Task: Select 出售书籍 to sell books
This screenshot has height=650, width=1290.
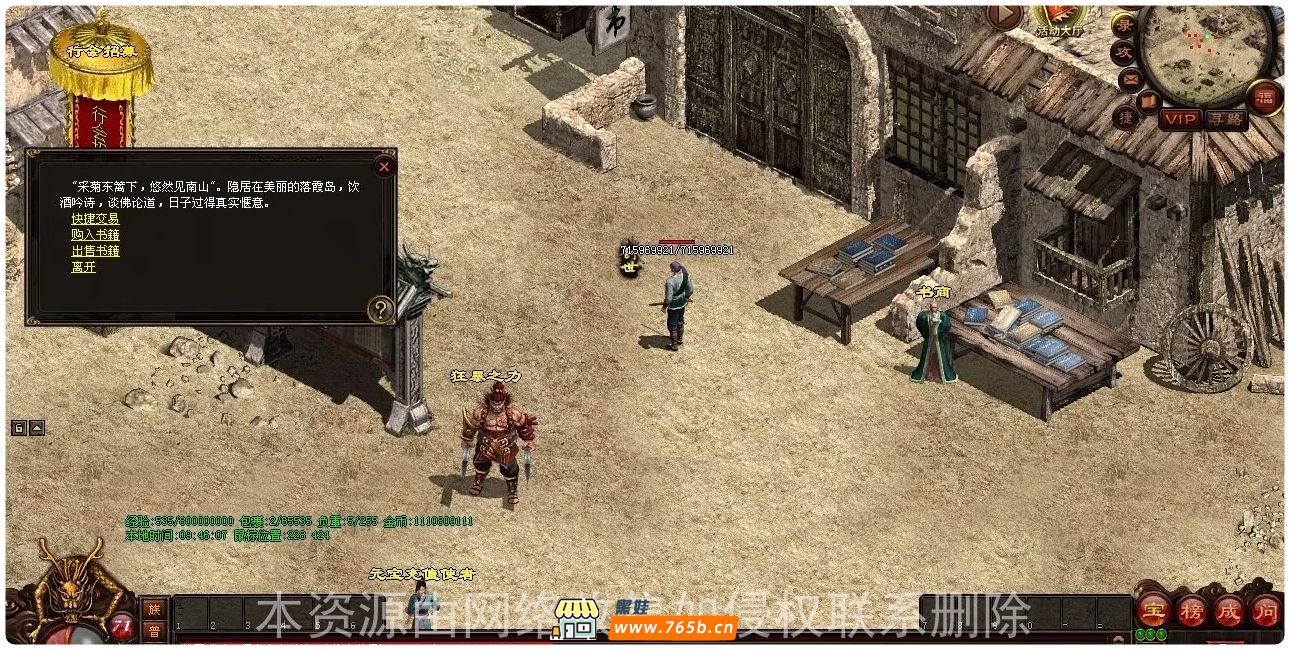Action: coord(95,251)
